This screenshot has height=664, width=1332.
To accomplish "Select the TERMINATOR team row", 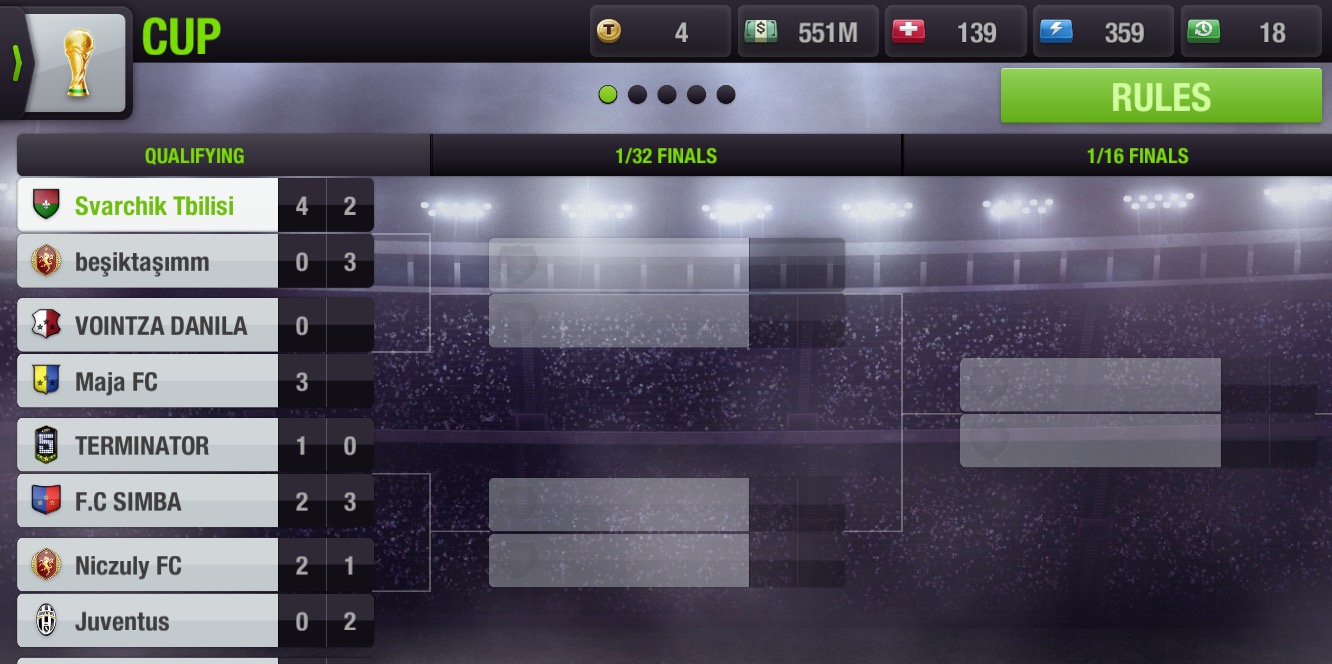I will [148, 445].
